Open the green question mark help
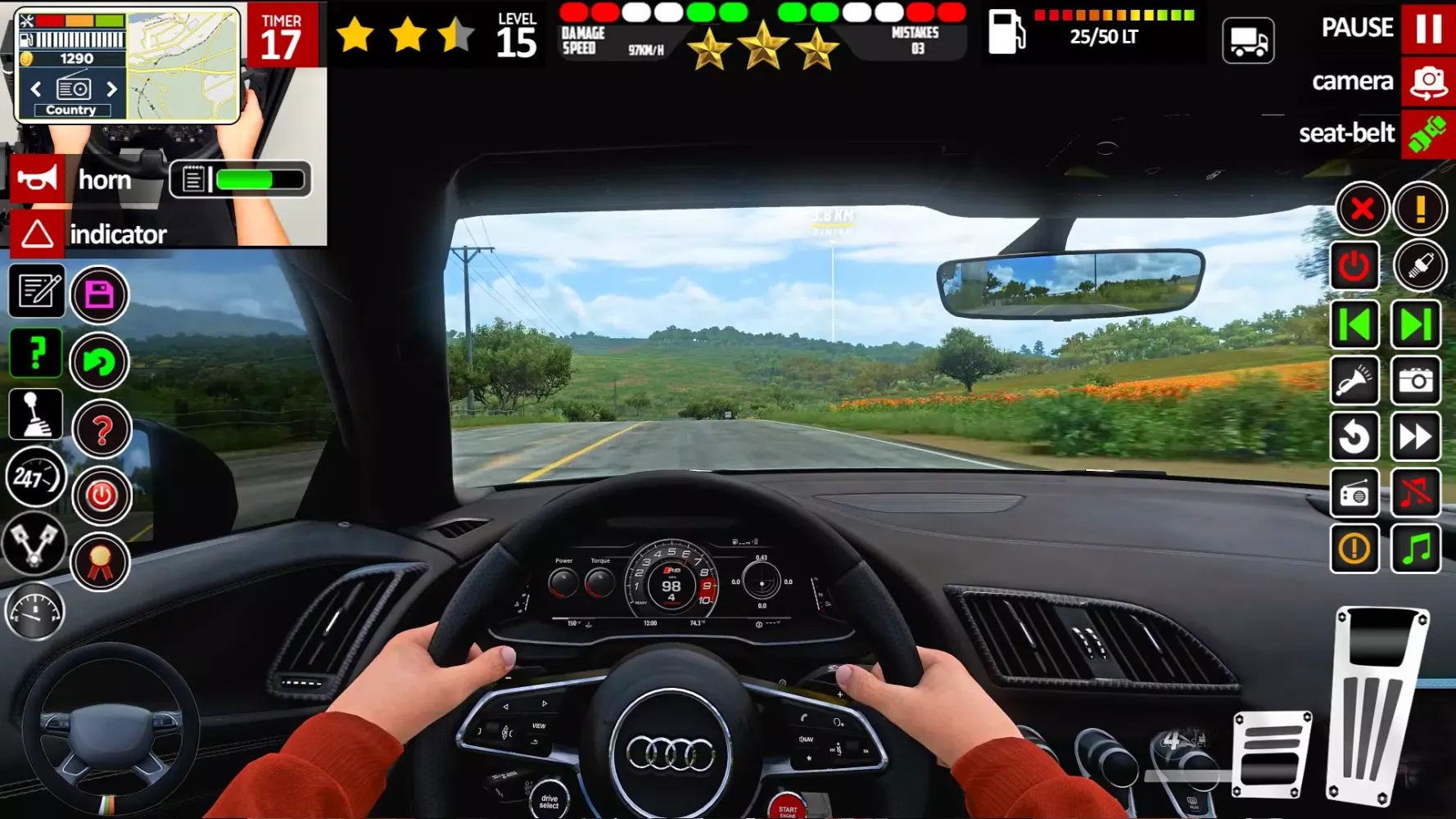The image size is (1456, 819). (36, 354)
